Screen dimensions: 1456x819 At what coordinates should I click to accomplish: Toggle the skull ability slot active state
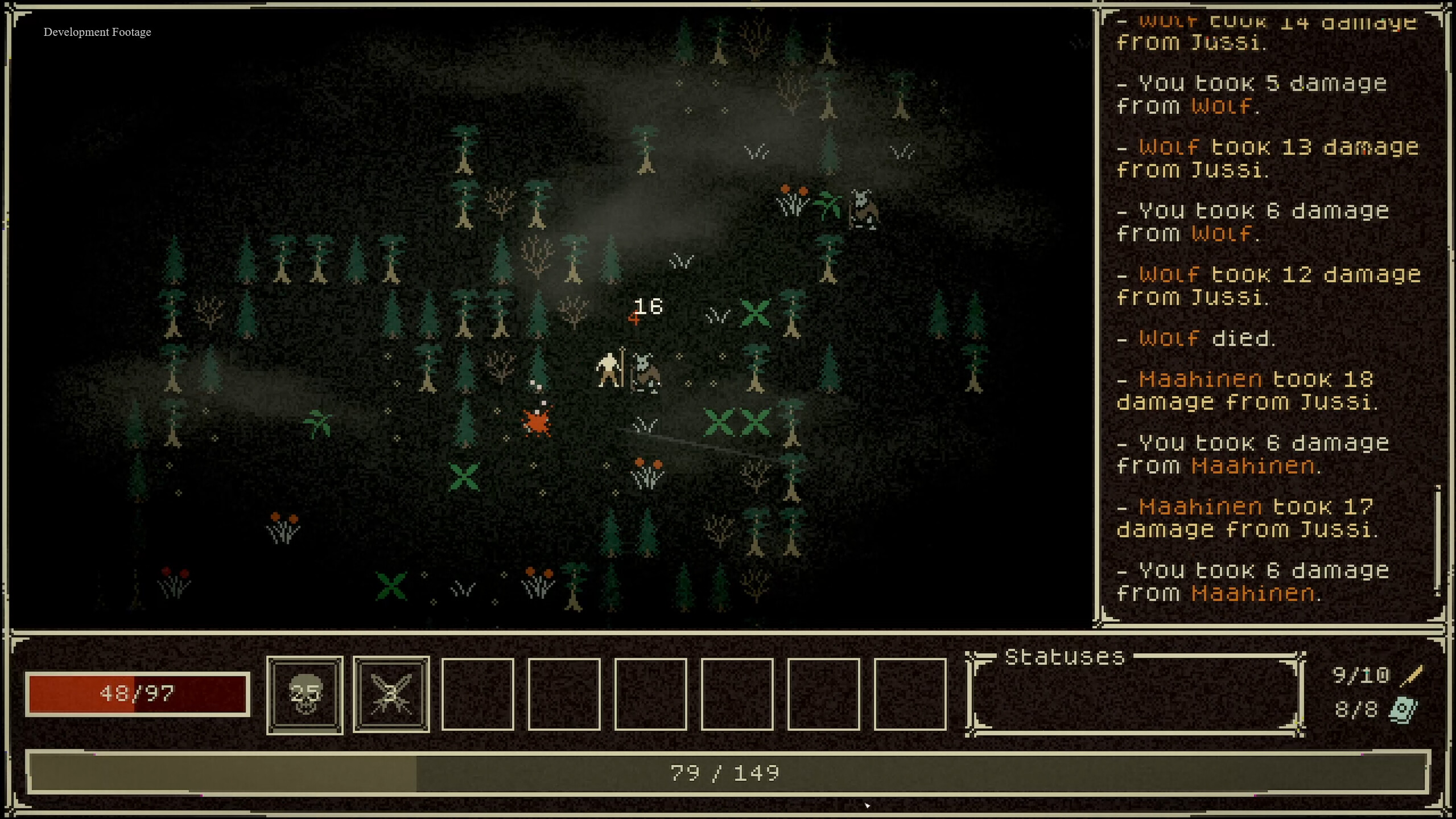(304, 693)
